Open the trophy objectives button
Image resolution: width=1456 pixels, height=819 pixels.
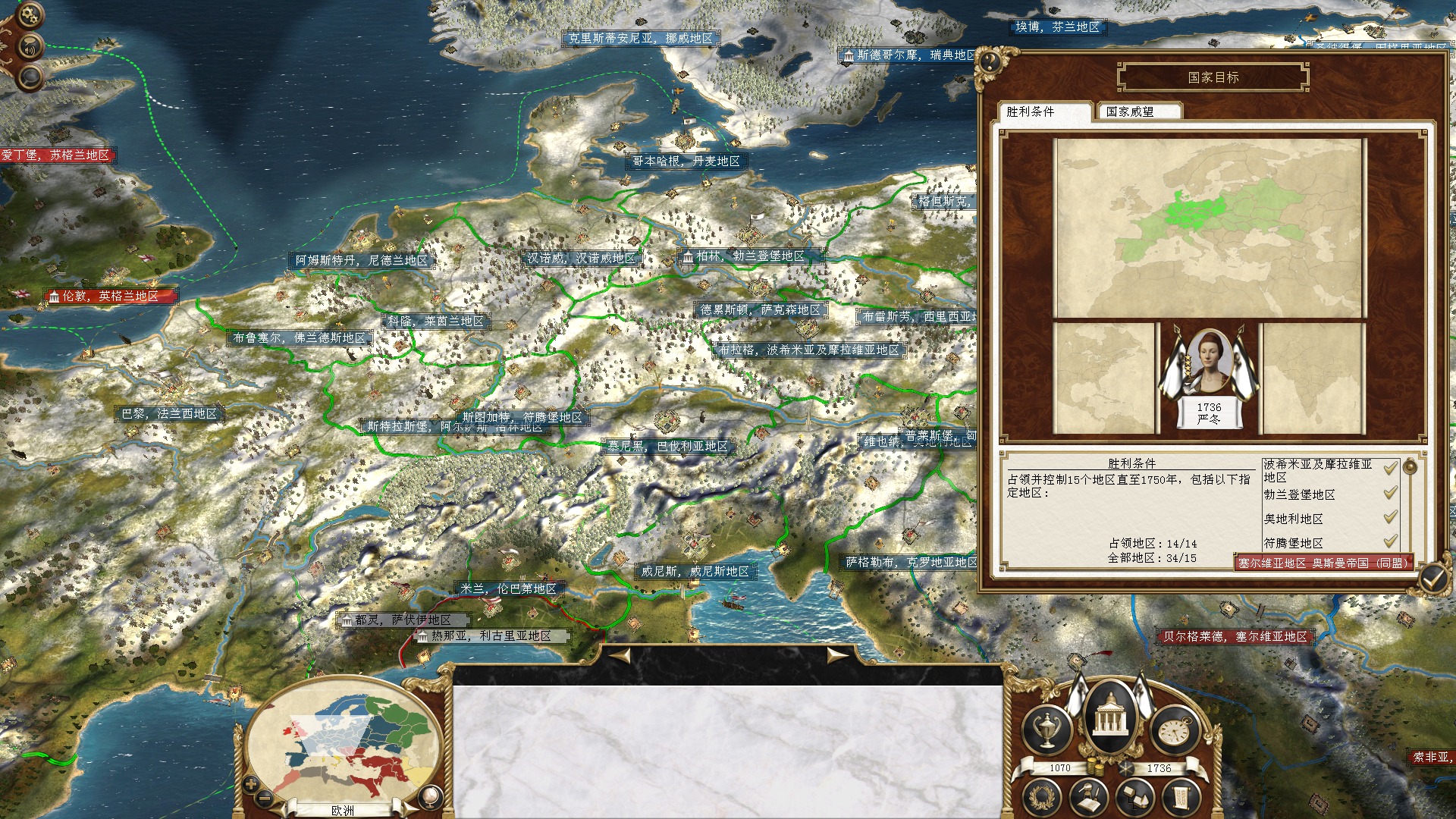point(1046,730)
